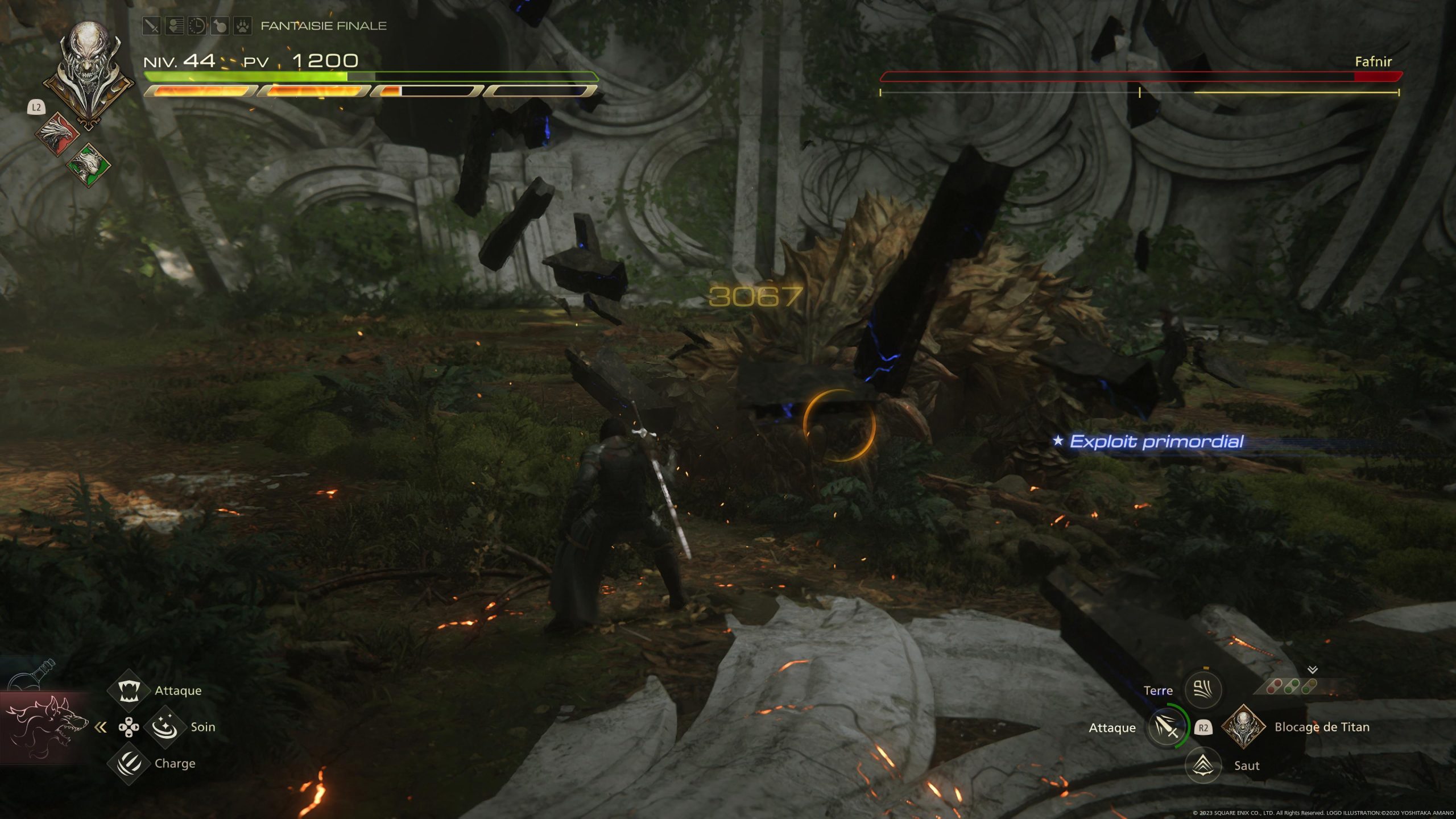Click the Charge claw-swipe icon
This screenshot has height=819, width=1456.
(129, 766)
